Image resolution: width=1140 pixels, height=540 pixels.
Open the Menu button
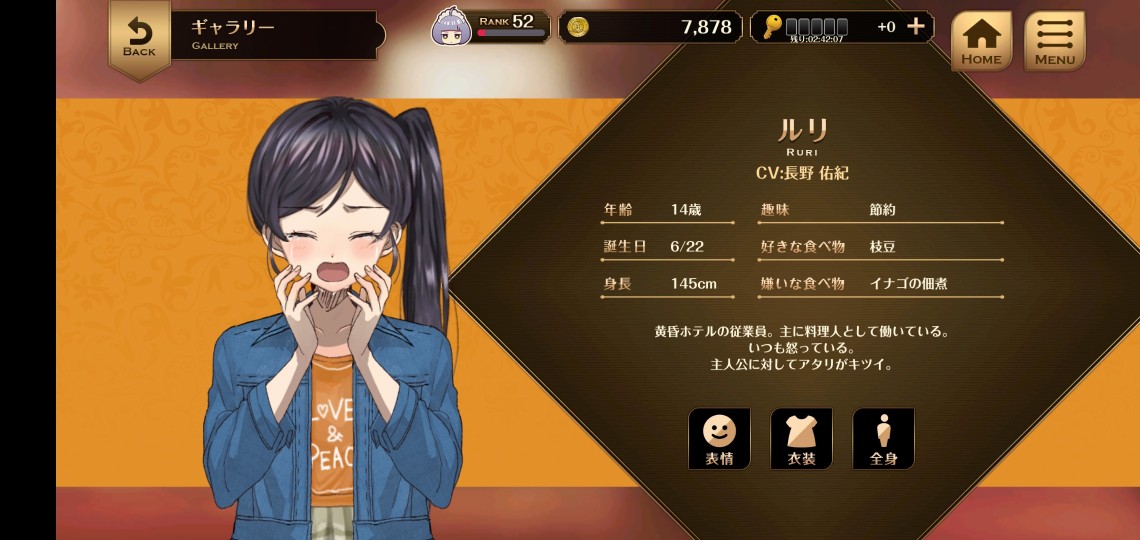coord(1054,40)
